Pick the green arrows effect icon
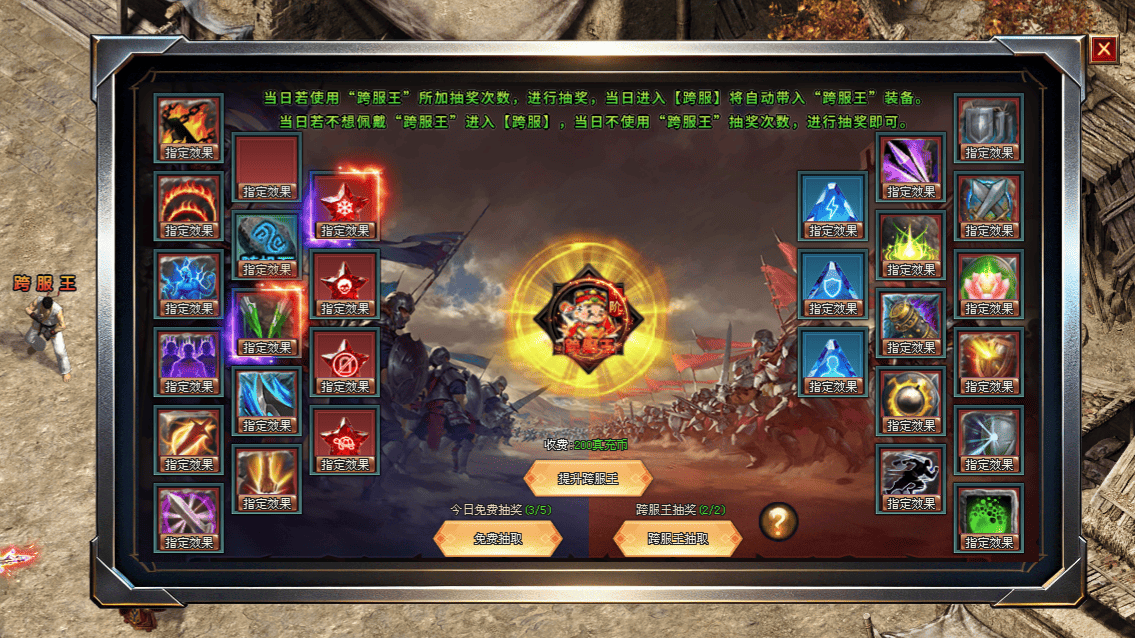The image size is (1135, 638). (x=267, y=317)
